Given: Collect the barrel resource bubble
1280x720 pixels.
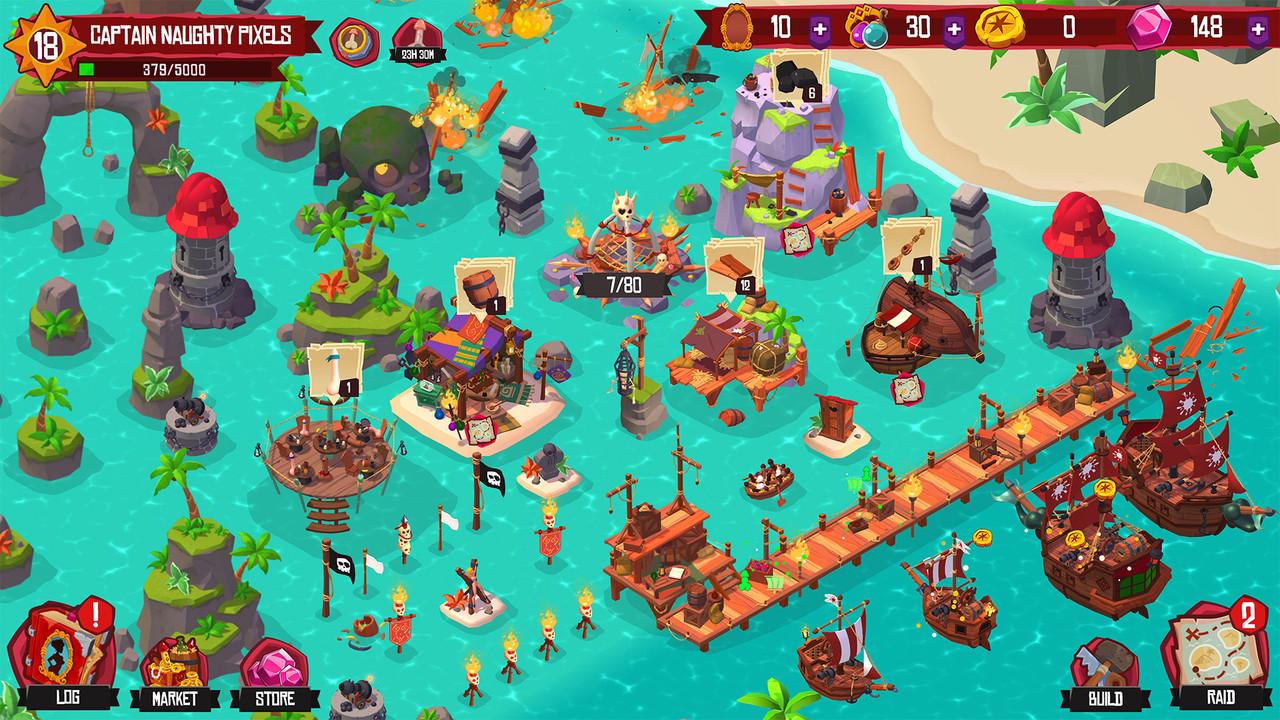Looking at the screenshot, I should pos(480,285).
